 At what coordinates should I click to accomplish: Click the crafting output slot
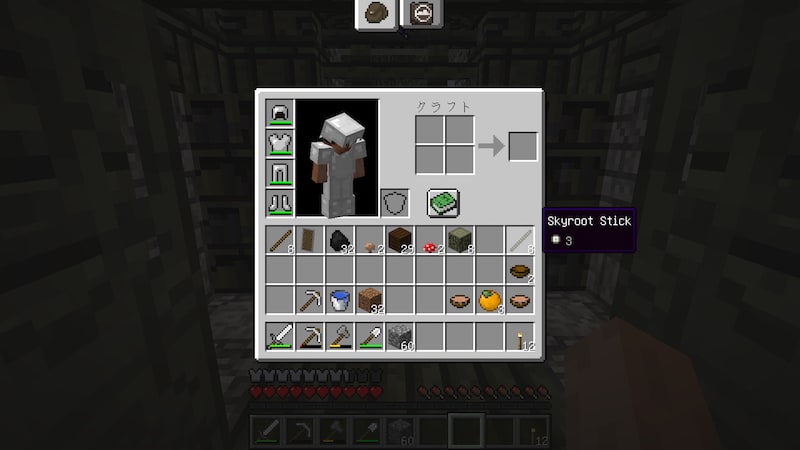[523, 146]
